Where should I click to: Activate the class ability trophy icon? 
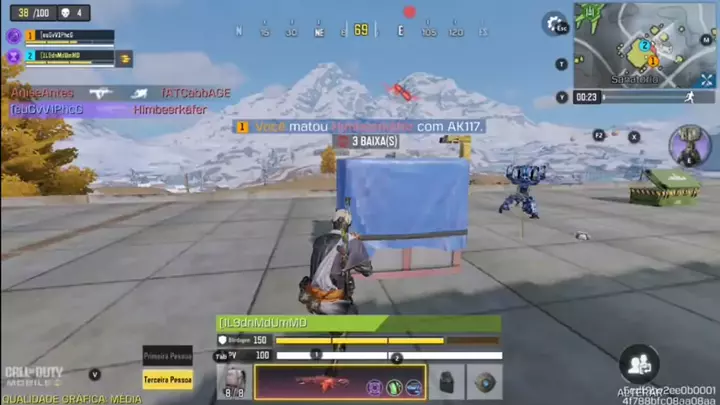coord(690,146)
